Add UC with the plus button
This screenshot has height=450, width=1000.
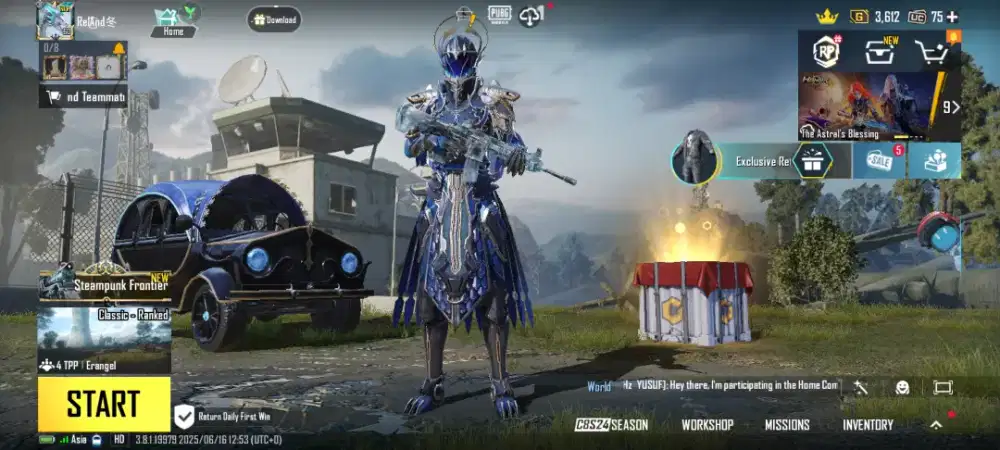(951, 16)
